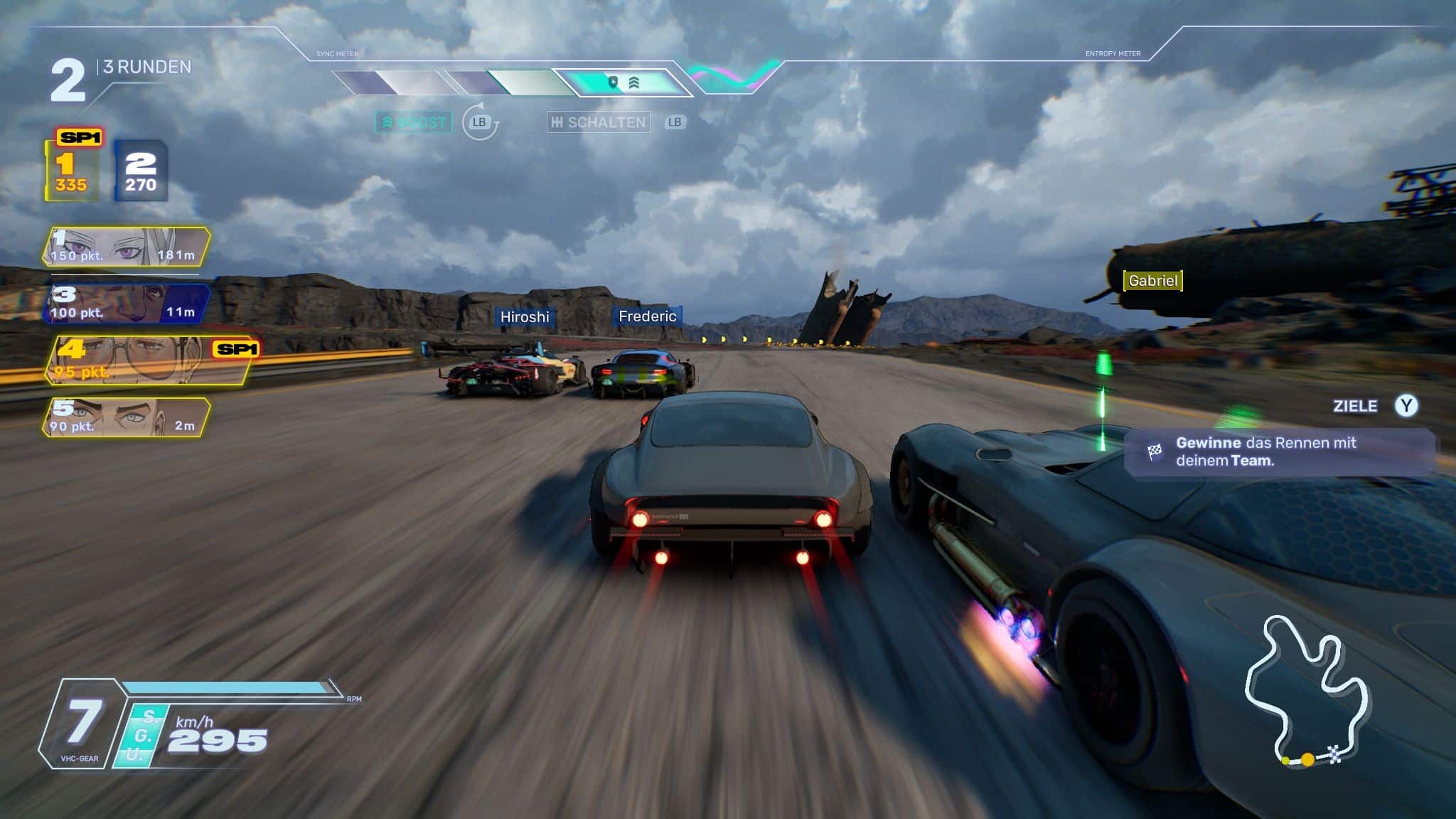Viewport: 1456px width, 819px height.
Task: Select Frederic's name tag
Action: click(647, 316)
